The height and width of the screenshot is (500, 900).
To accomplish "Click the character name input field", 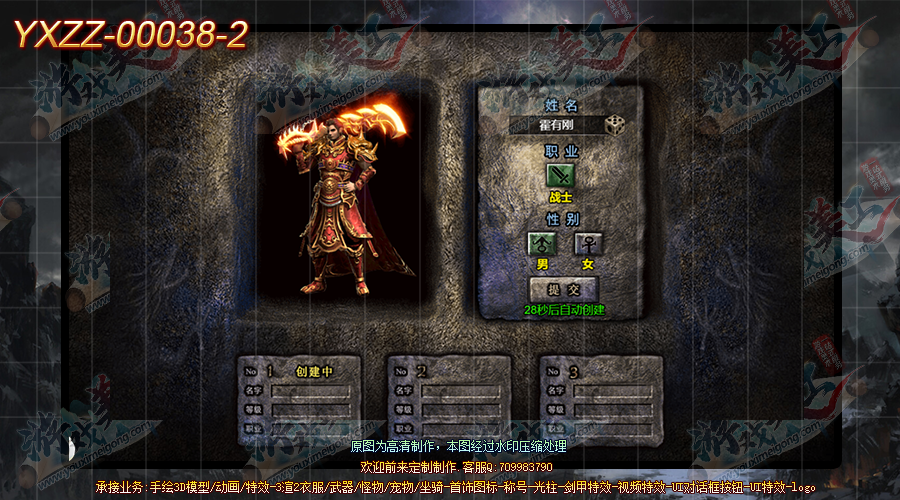I will click(x=555, y=126).
